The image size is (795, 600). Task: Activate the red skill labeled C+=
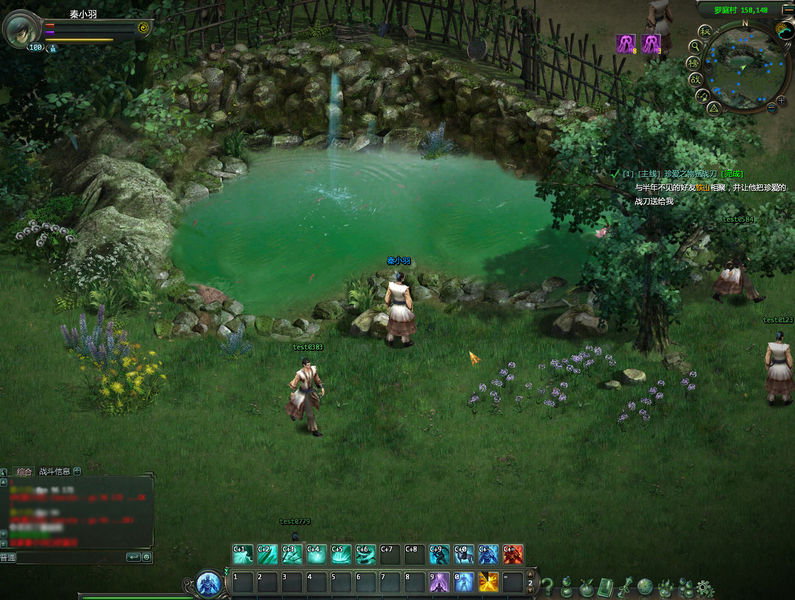pos(513,554)
